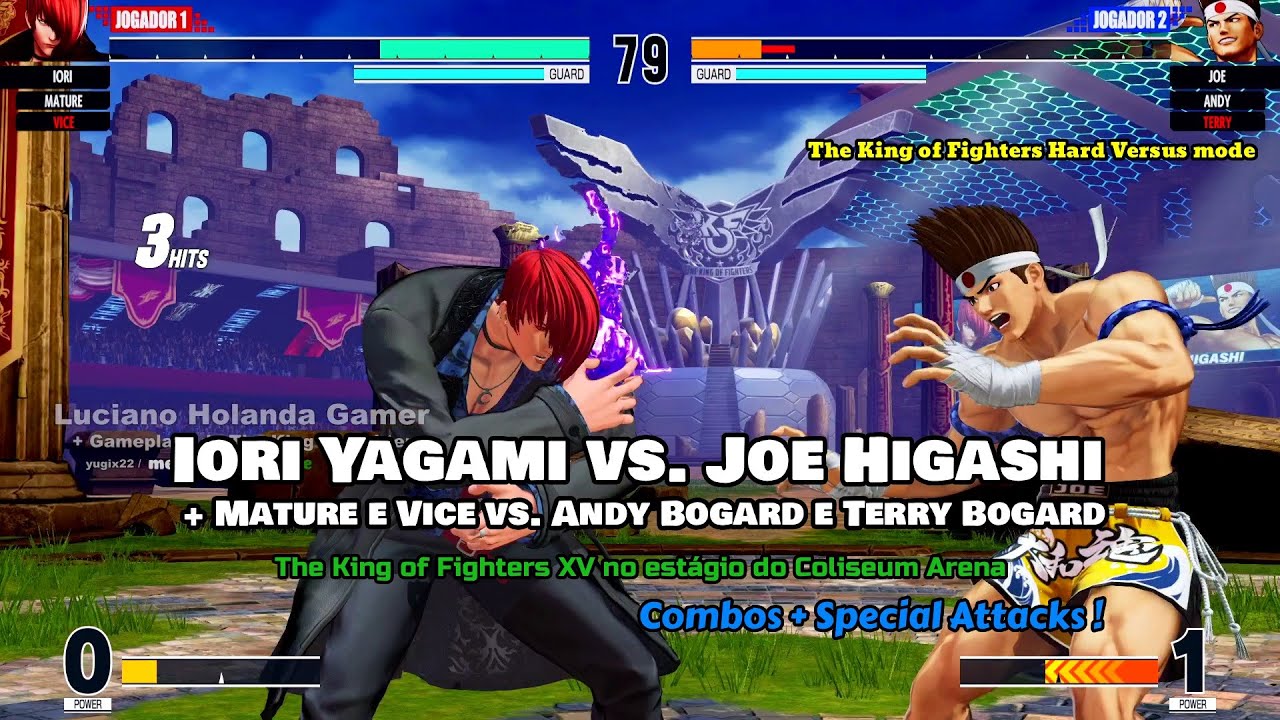
Task: Select the JOE team roster label
Action: click(x=1216, y=77)
